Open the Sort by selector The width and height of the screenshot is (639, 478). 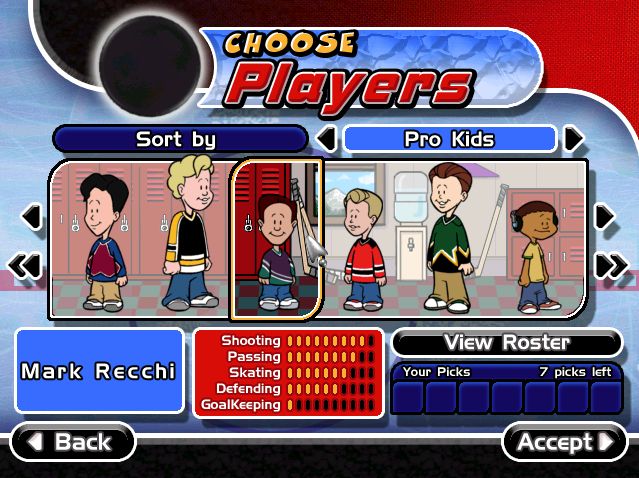178,139
